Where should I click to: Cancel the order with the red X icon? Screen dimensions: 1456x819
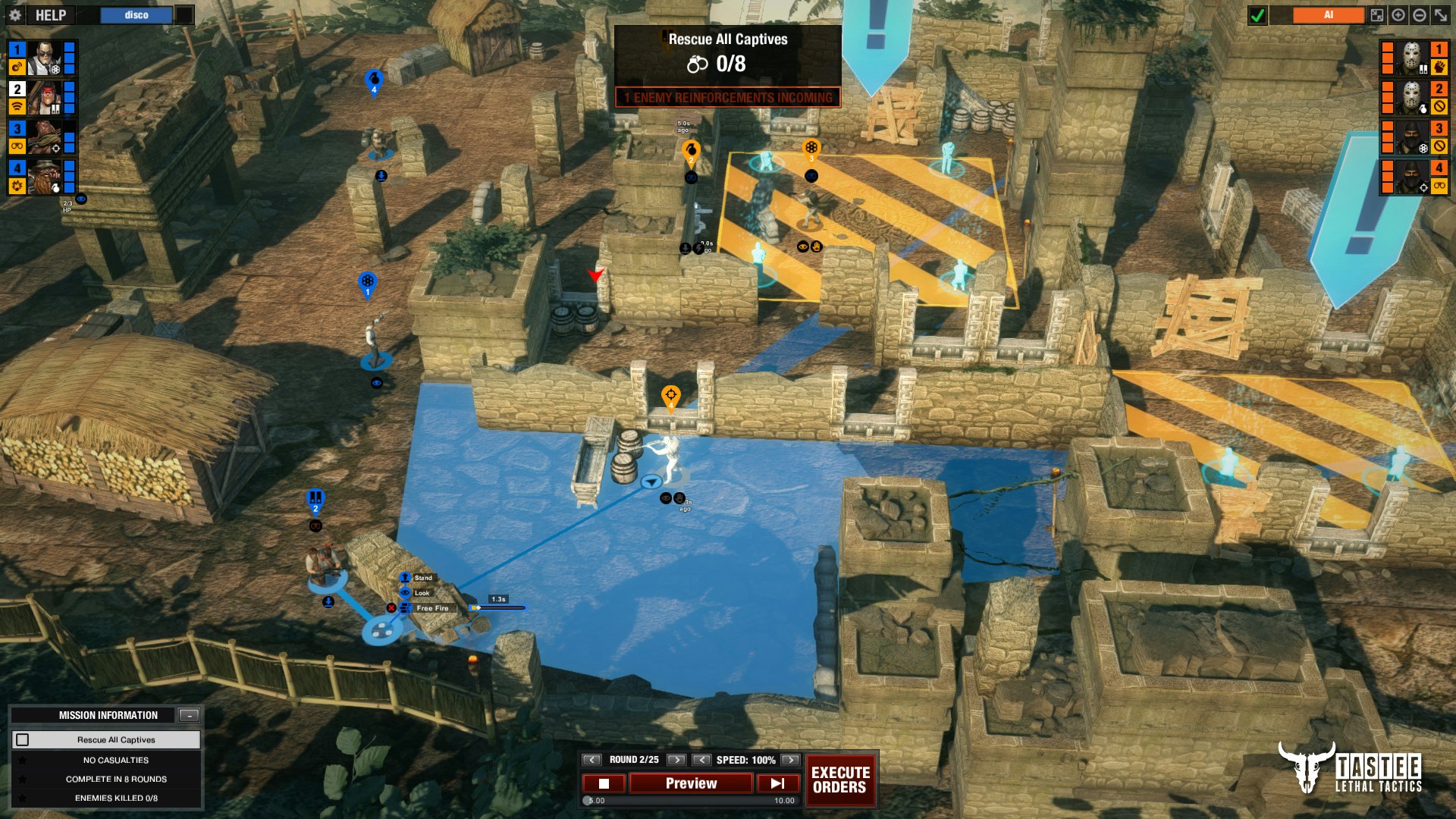point(392,608)
